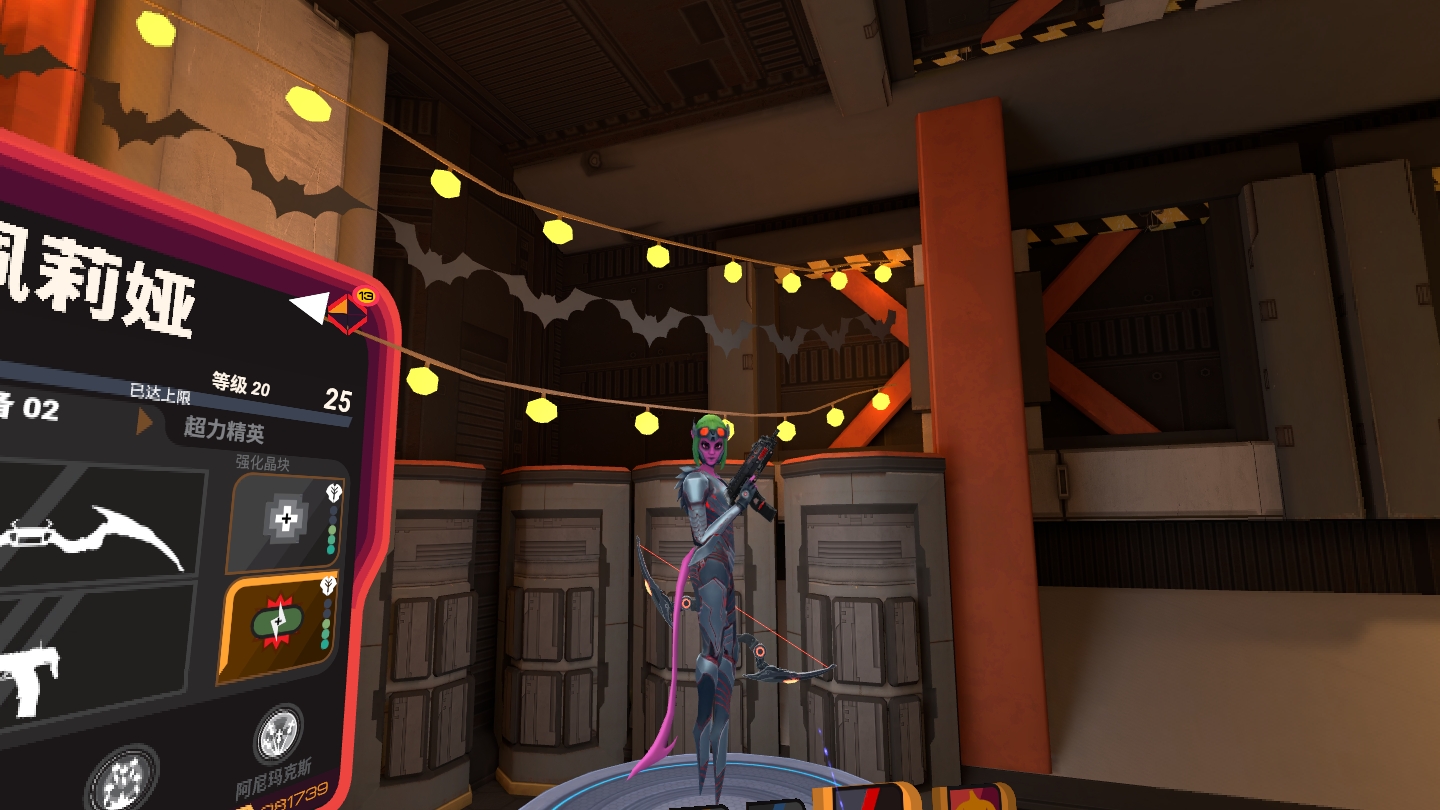Choose the highlighted orange lightning shard slot
Image resolution: width=1440 pixels, height=810 pixels.
point(280,626)
